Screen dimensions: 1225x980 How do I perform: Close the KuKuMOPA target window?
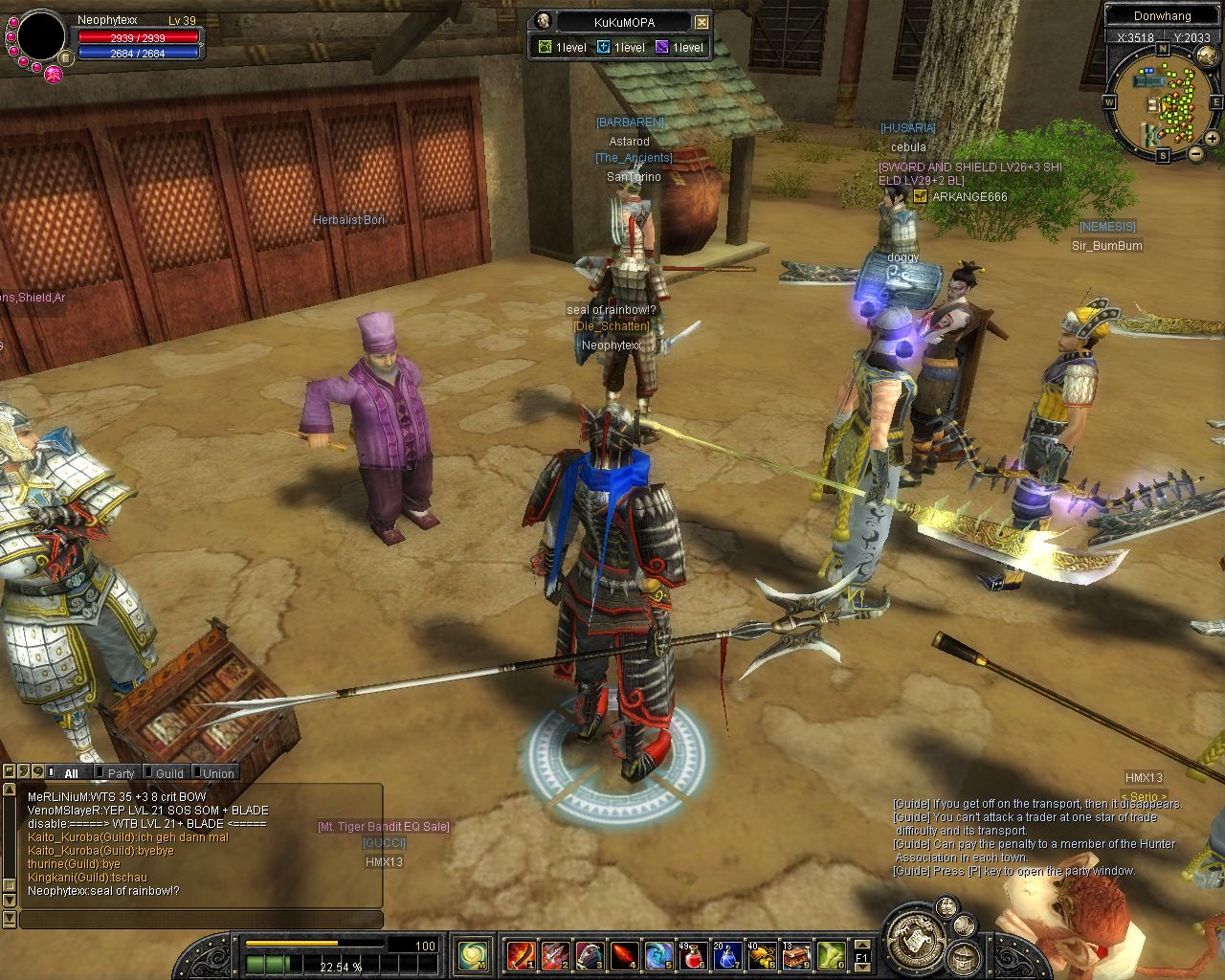click(702, 22)
